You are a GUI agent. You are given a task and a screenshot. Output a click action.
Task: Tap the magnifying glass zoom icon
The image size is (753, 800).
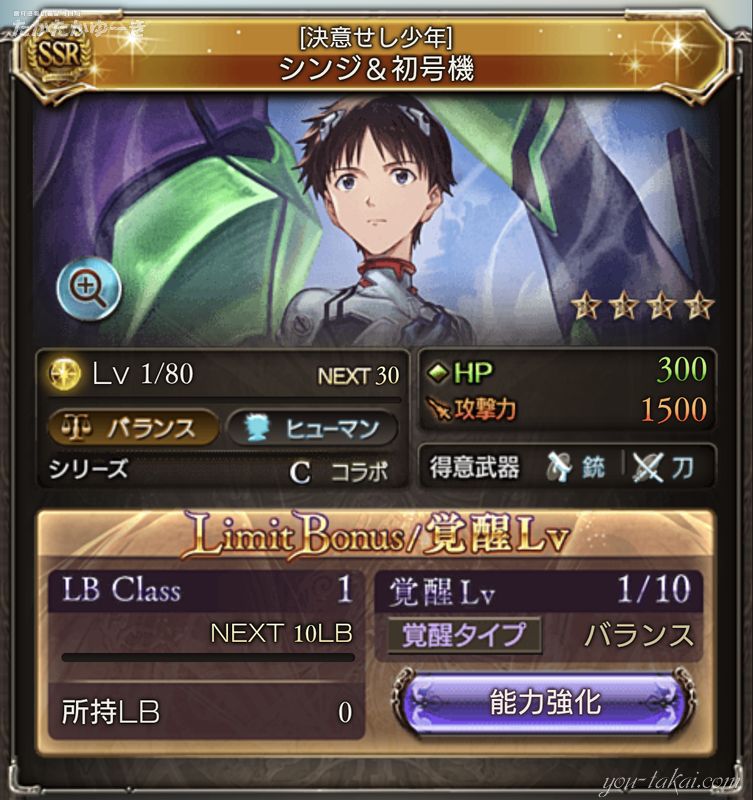click(x=88, y=289)
